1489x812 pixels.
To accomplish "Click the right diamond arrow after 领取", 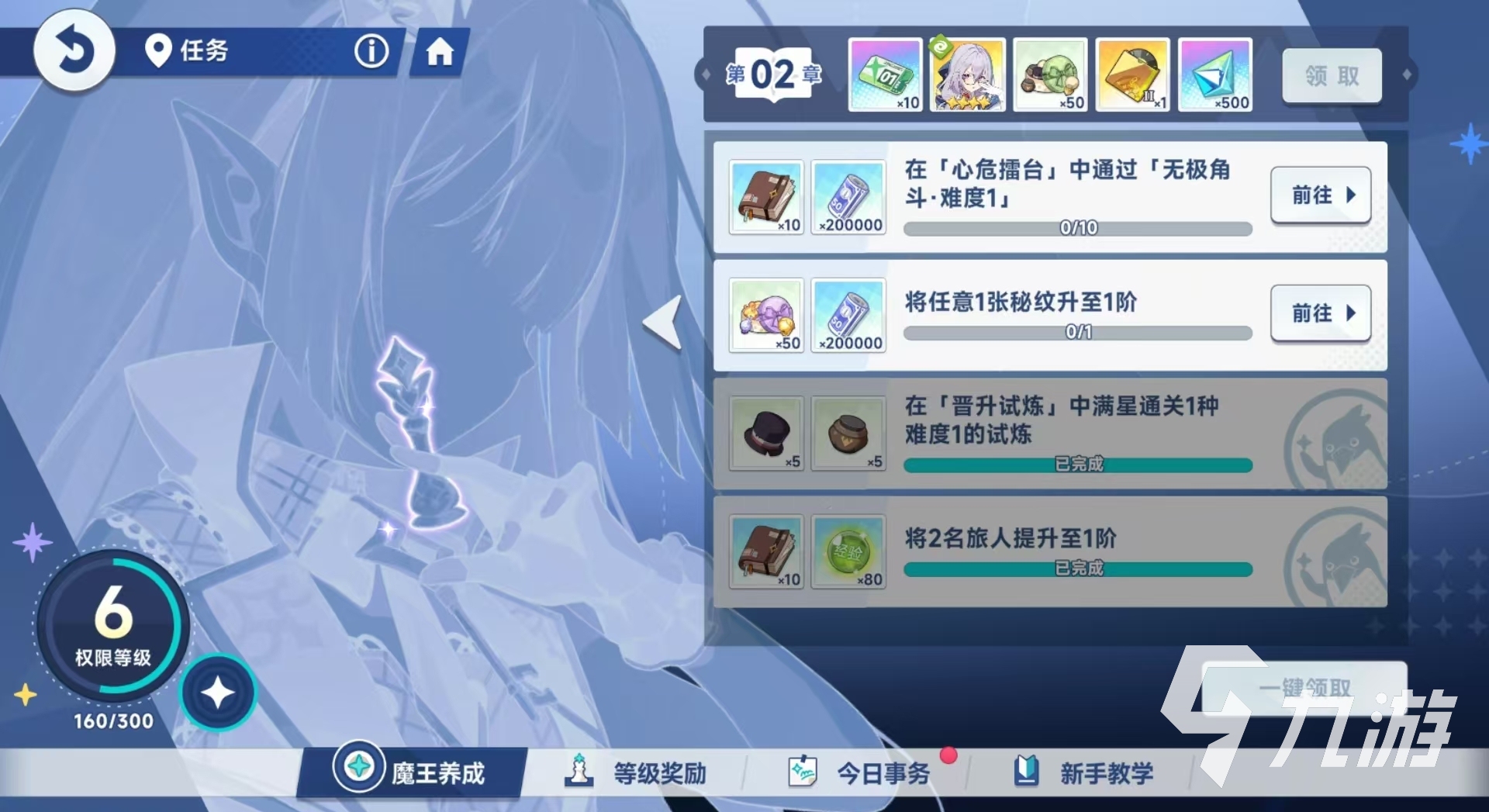I will (x=1408, y=75).
